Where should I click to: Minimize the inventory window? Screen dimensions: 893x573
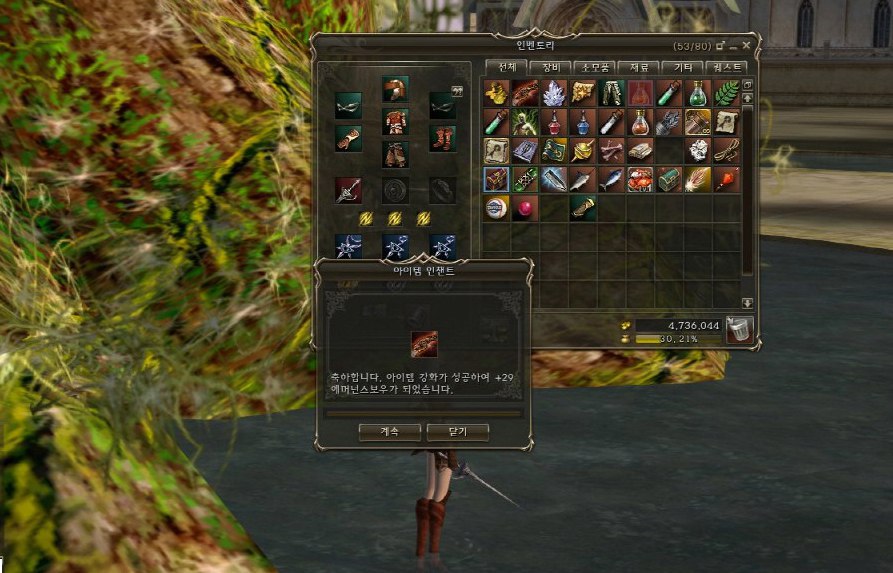tap(733, 46)
